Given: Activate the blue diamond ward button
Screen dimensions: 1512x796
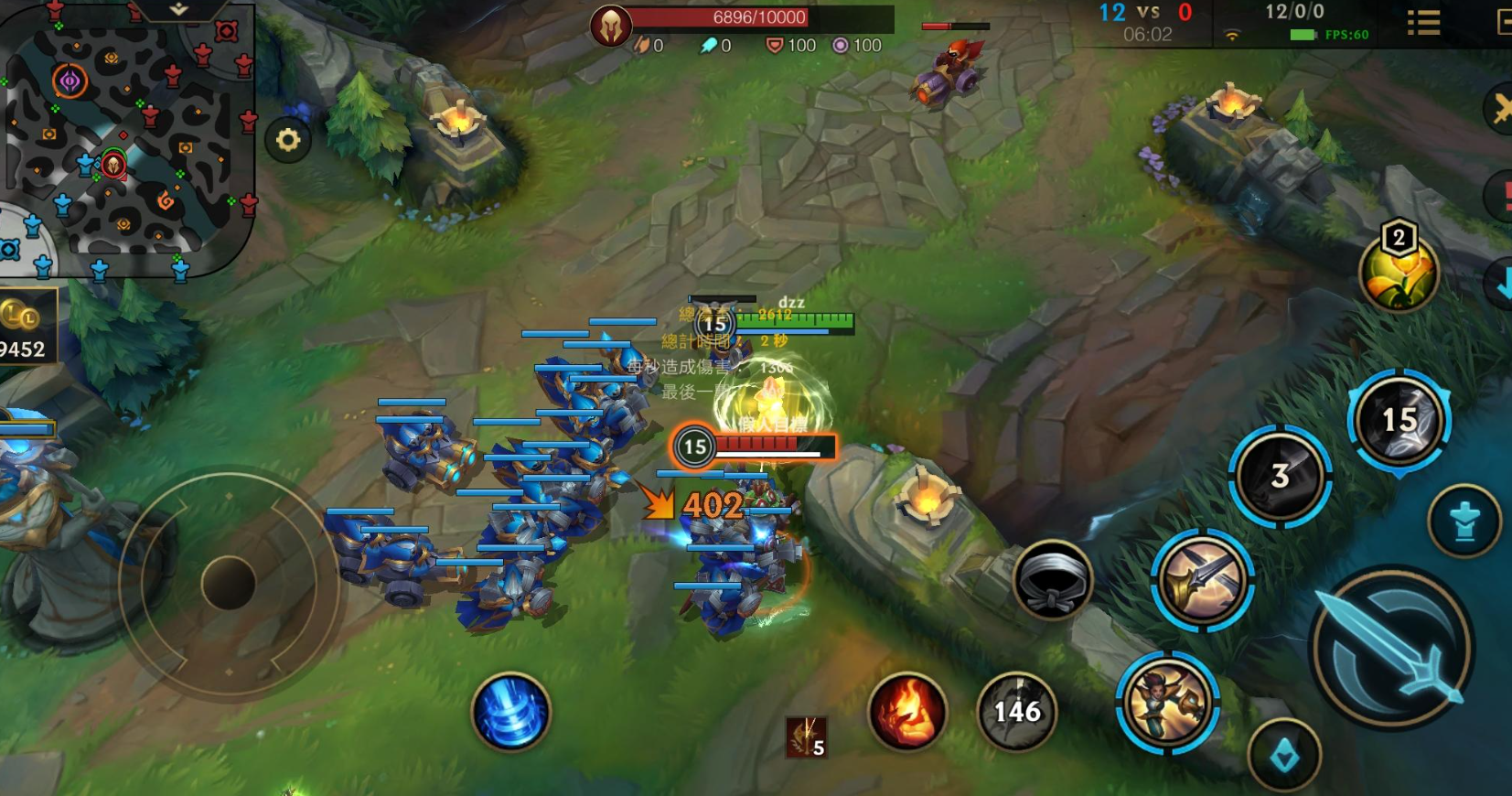Looking at the screenshot, I should (x=1285, y=756).
